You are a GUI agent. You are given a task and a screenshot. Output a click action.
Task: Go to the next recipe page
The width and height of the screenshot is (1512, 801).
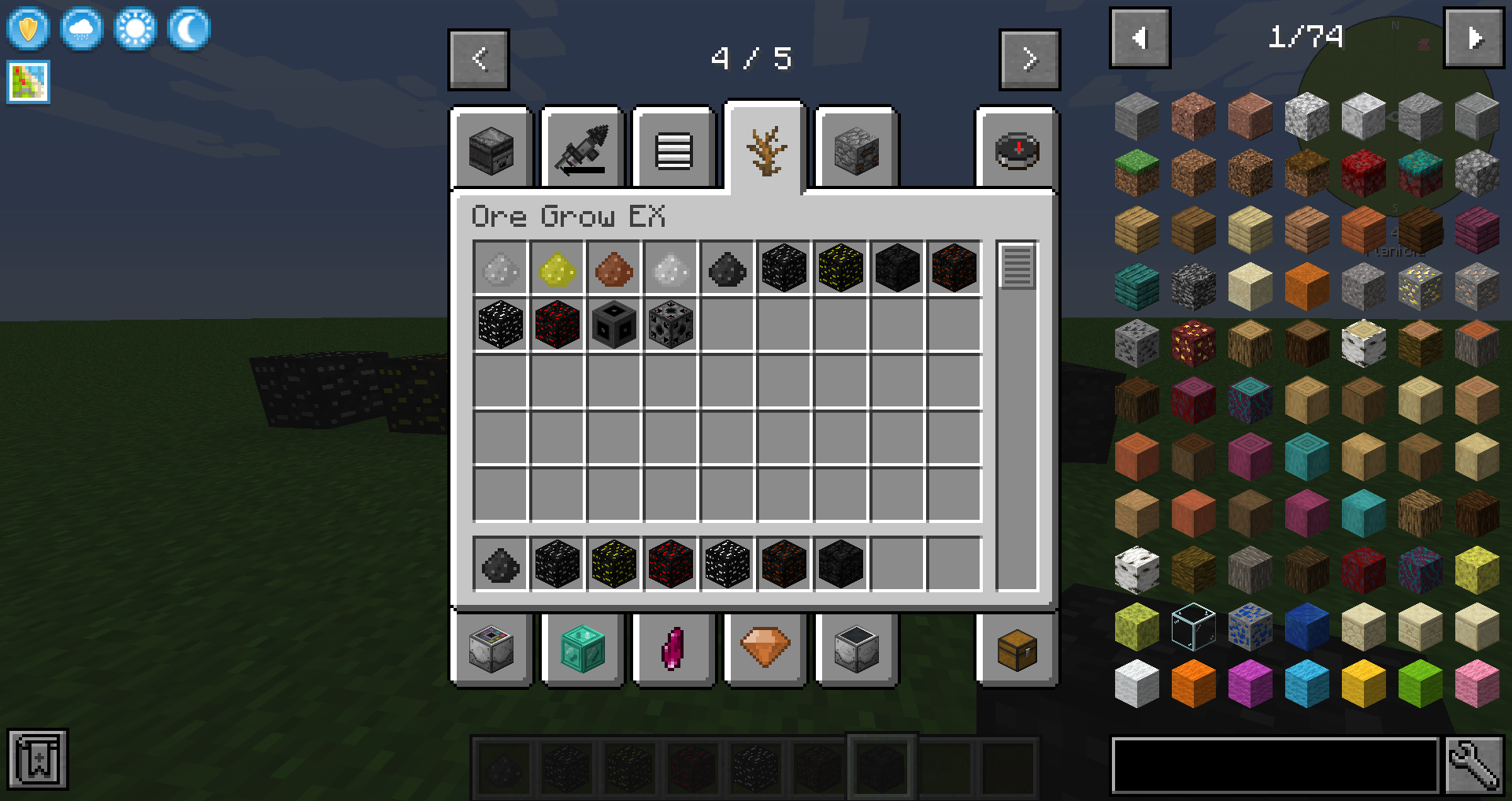(1029, 59)
